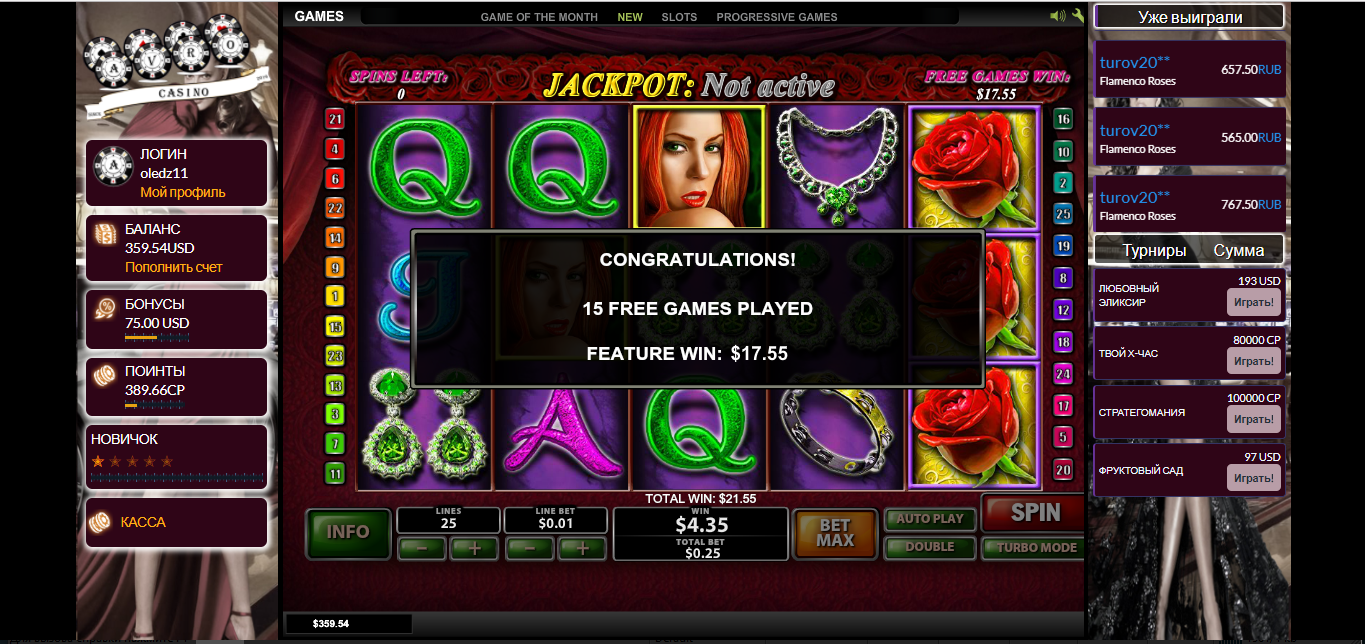
Task: Spin the slot reels
Action: click(x=1034, y=514)
